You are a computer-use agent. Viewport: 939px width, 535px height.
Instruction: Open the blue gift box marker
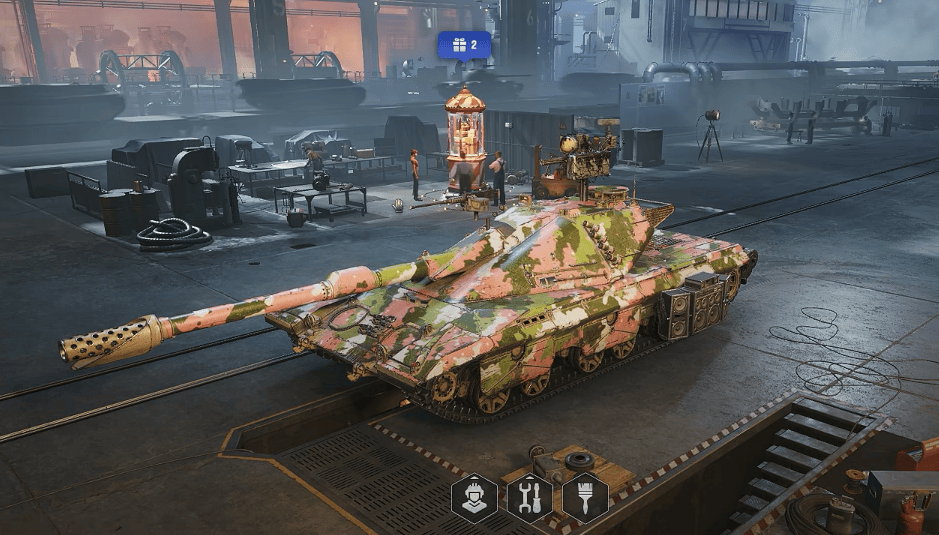pos(464,45)
